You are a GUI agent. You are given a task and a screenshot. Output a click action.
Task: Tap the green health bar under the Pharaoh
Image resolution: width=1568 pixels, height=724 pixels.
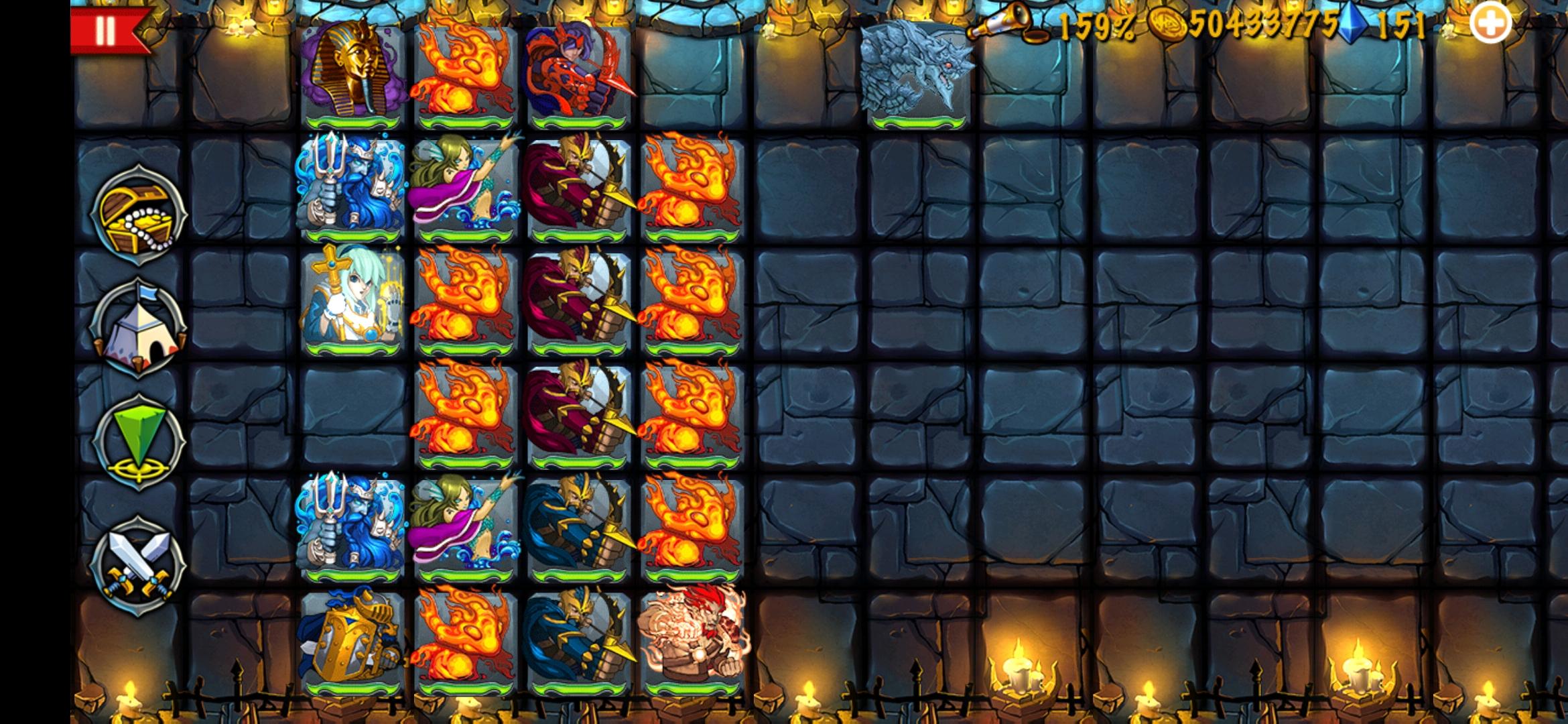click(x=350, y=122)
